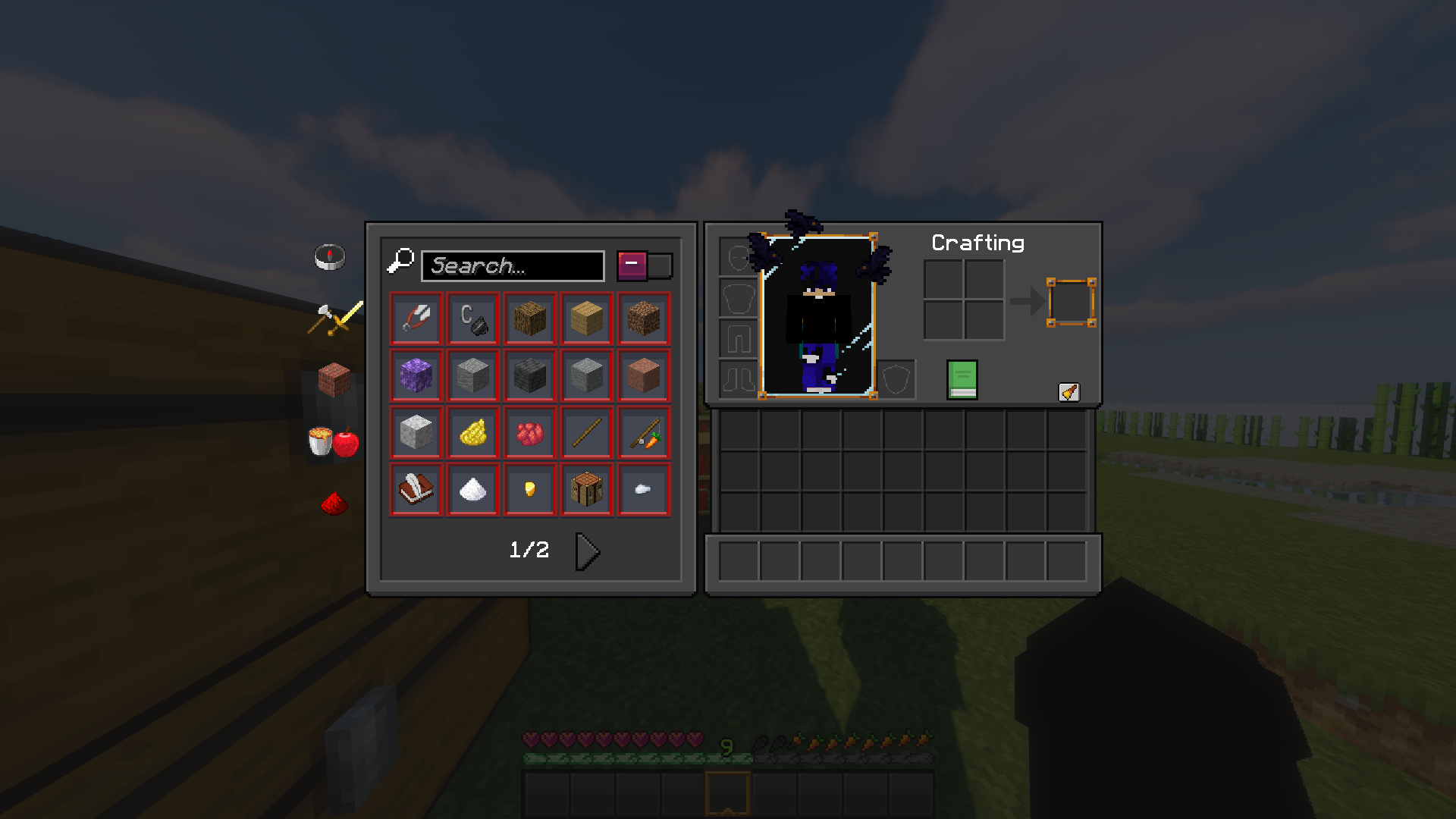
Task: Open the green recipe book
Action: [962, 380]
